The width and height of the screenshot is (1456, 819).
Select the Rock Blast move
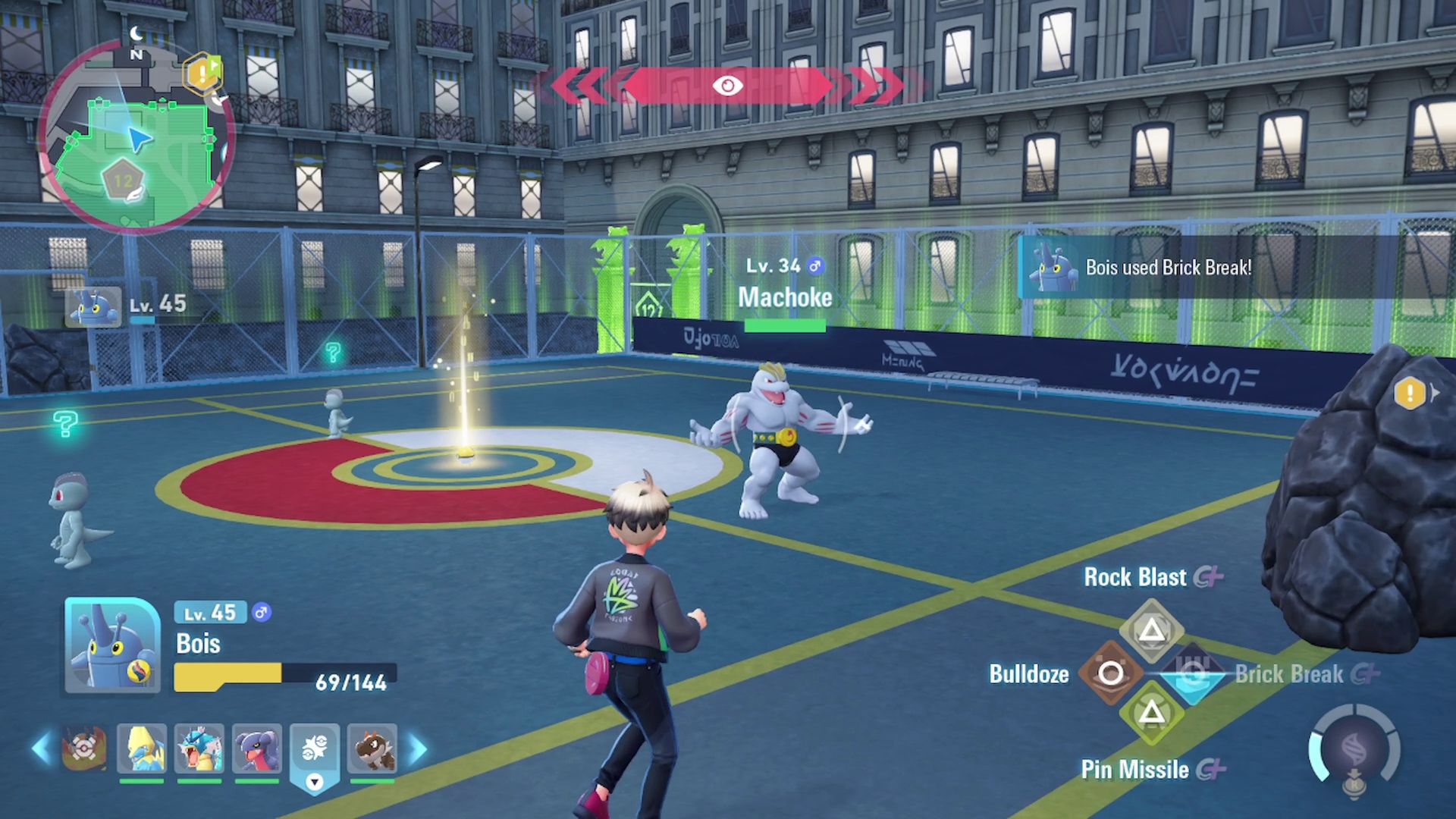[1151, 629]
